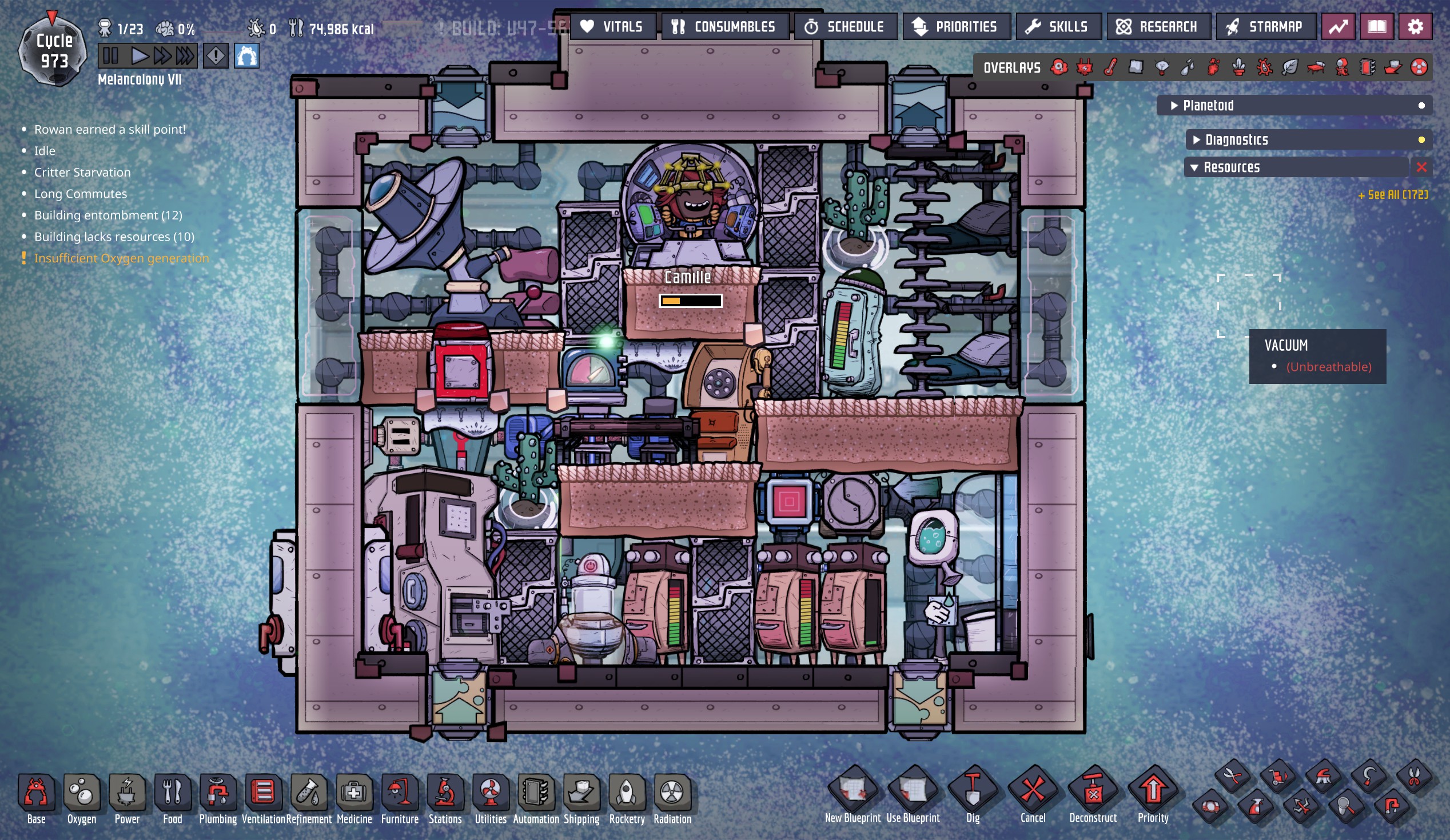View the Starmap
The image size is (1450, 840).
[1265, 26]
